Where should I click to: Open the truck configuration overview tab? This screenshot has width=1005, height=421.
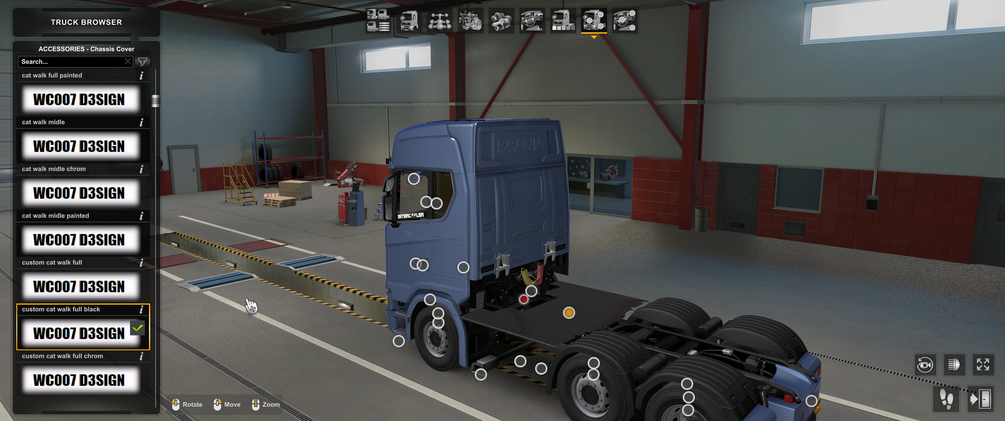[378, 20]
